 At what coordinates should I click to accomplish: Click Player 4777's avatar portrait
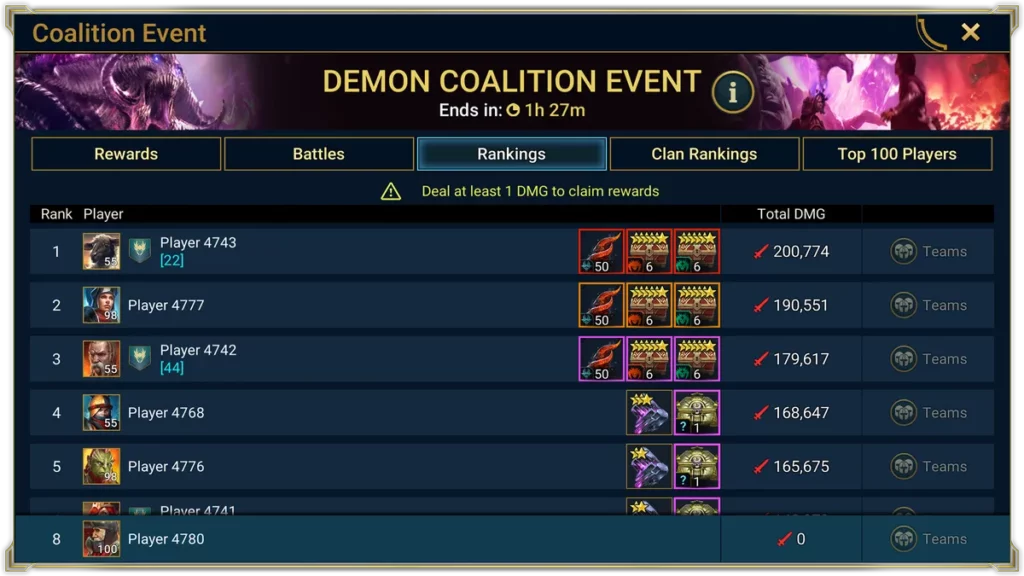pyautogui.click(x=101, y=305)
